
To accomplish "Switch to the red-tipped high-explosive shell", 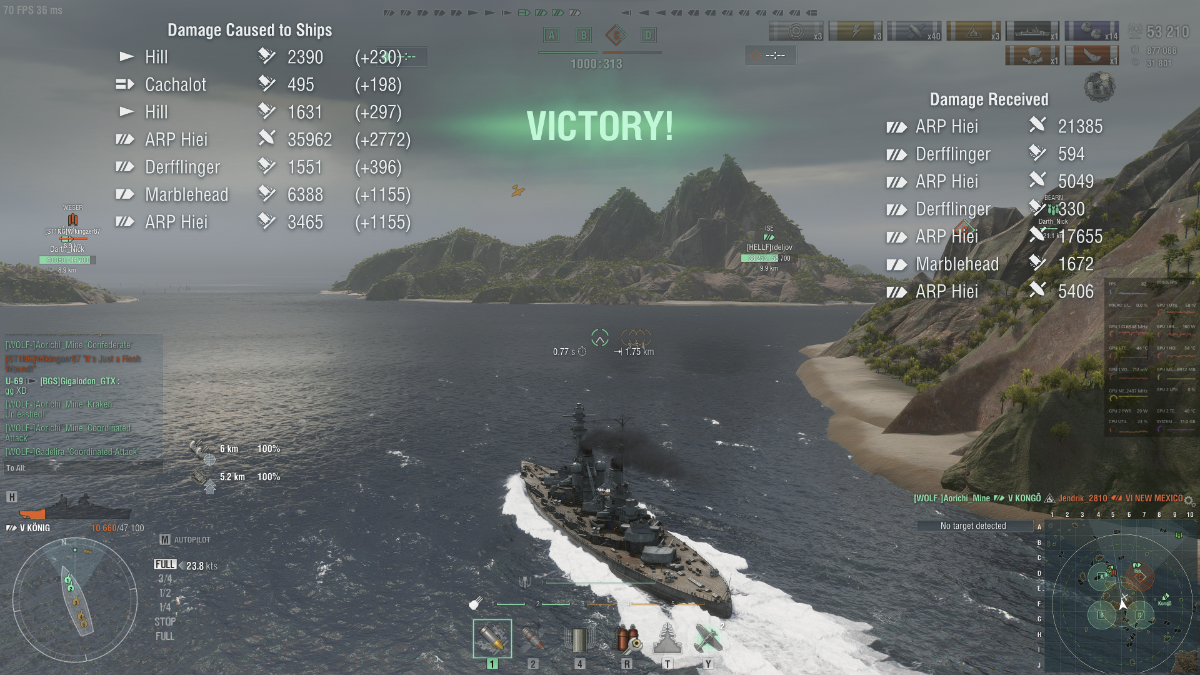I will pyautogui.click(x=533, y=639).
